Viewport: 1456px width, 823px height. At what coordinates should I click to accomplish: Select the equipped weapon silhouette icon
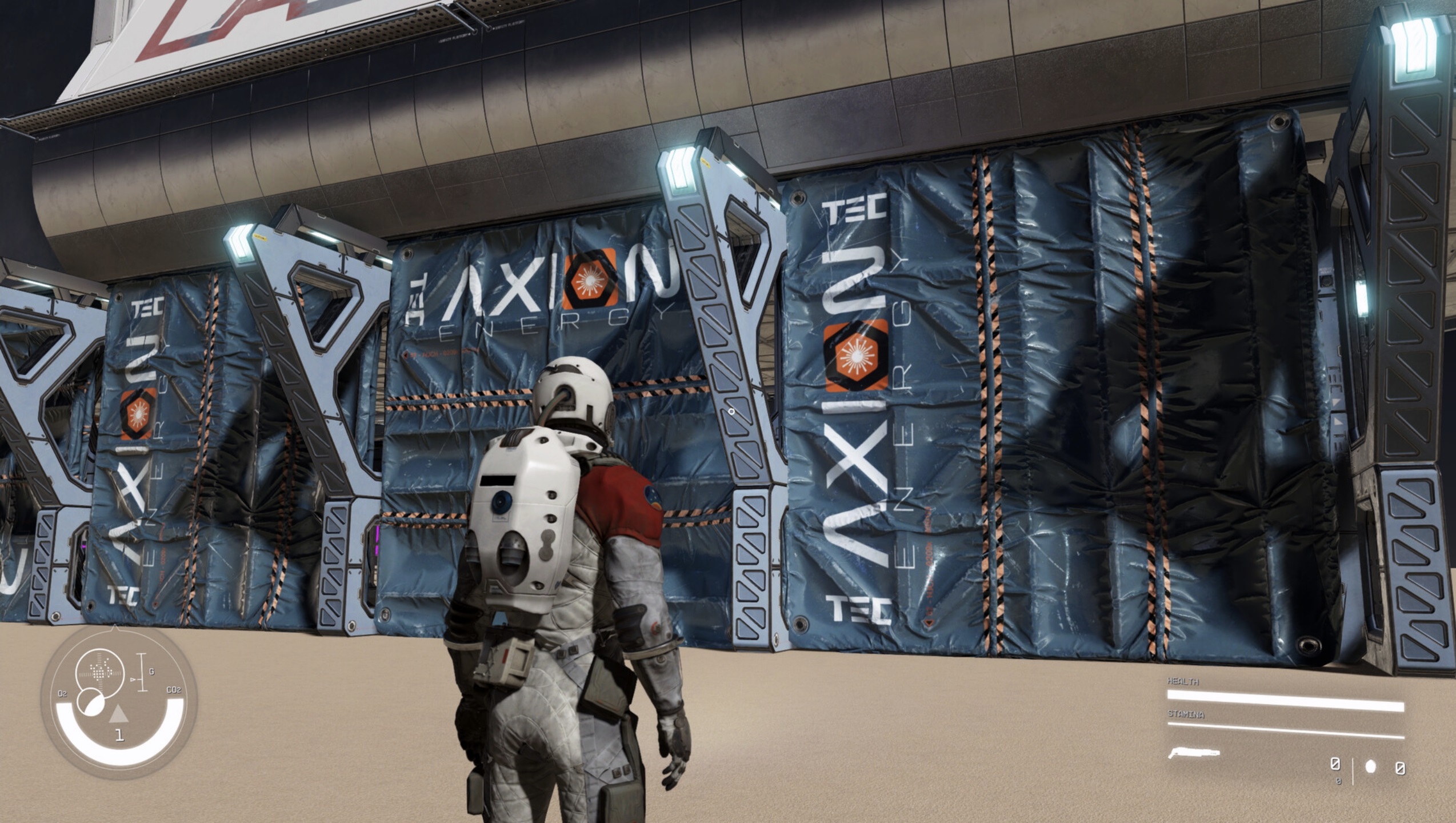click(x=1193, y=753)
